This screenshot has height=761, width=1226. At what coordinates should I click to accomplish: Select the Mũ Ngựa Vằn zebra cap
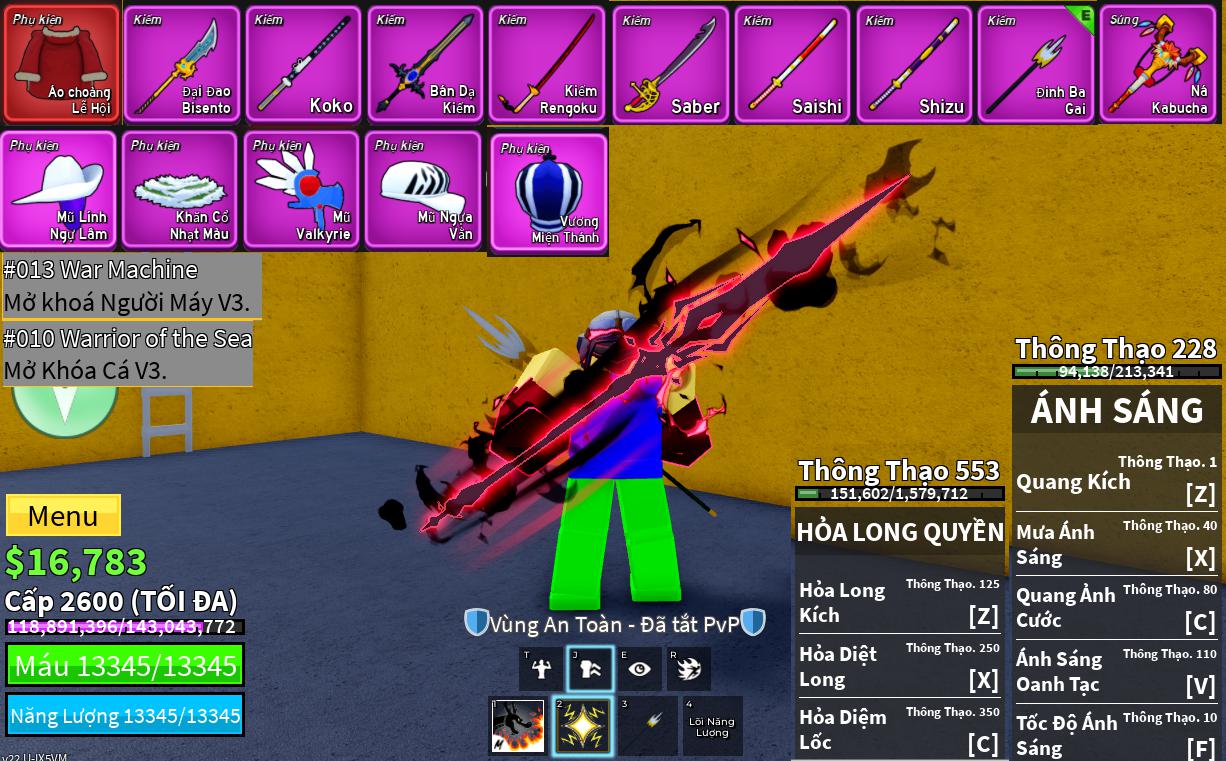424,189
